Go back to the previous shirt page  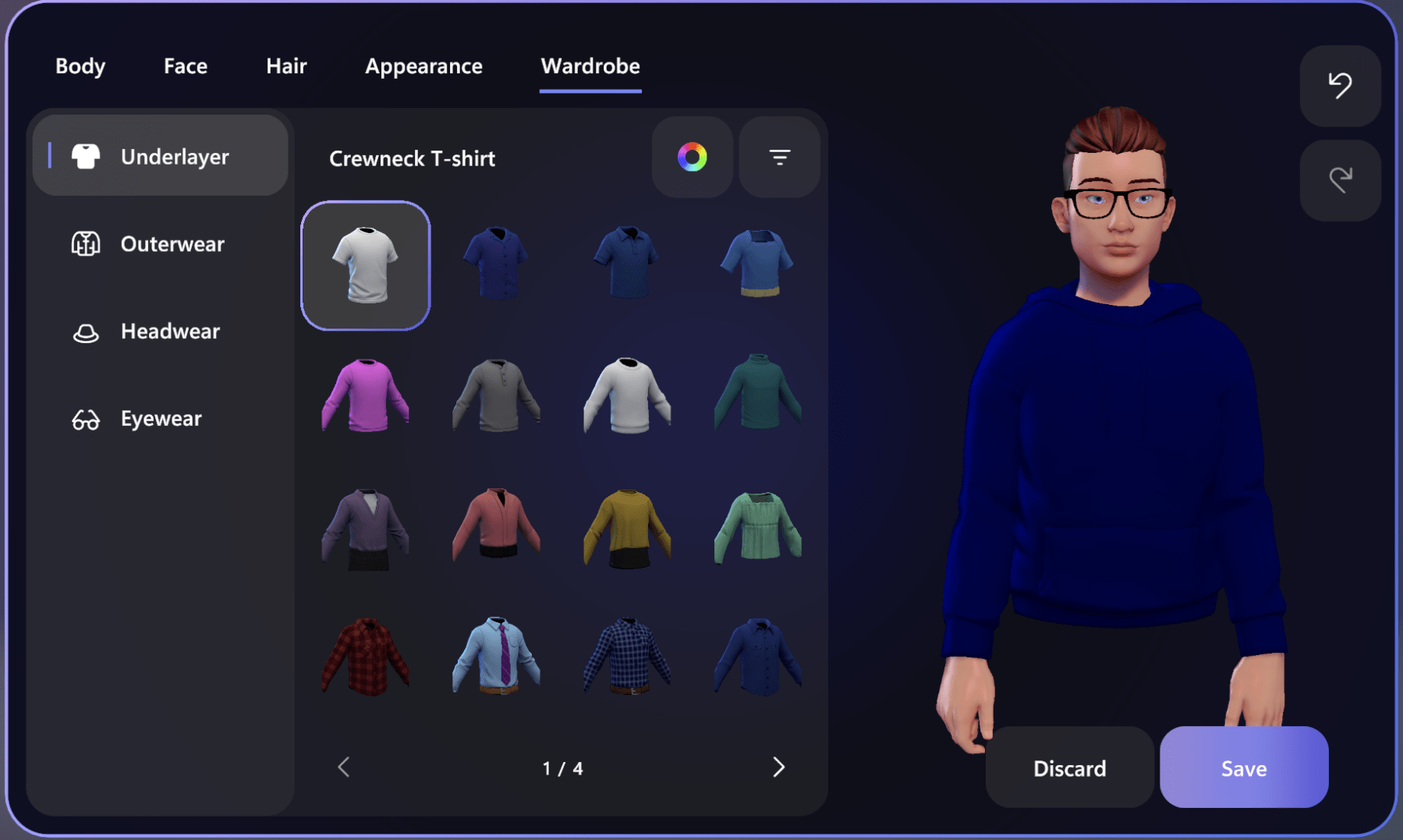click(x=343, y=767)
